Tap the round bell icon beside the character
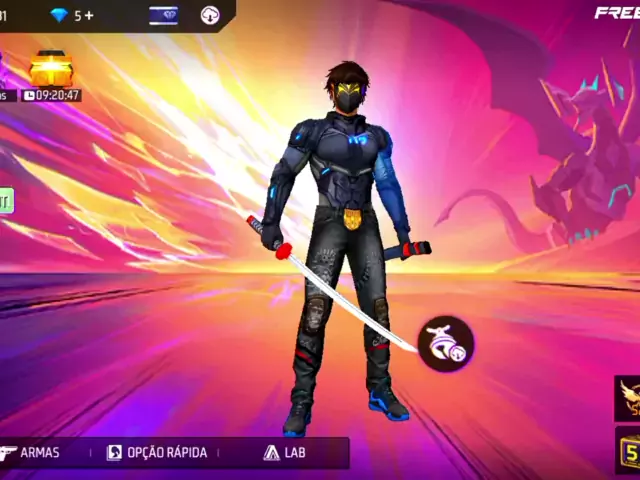The height and width of the screenshot is (480, 640). pyautogui.click(x=445, y=344)
